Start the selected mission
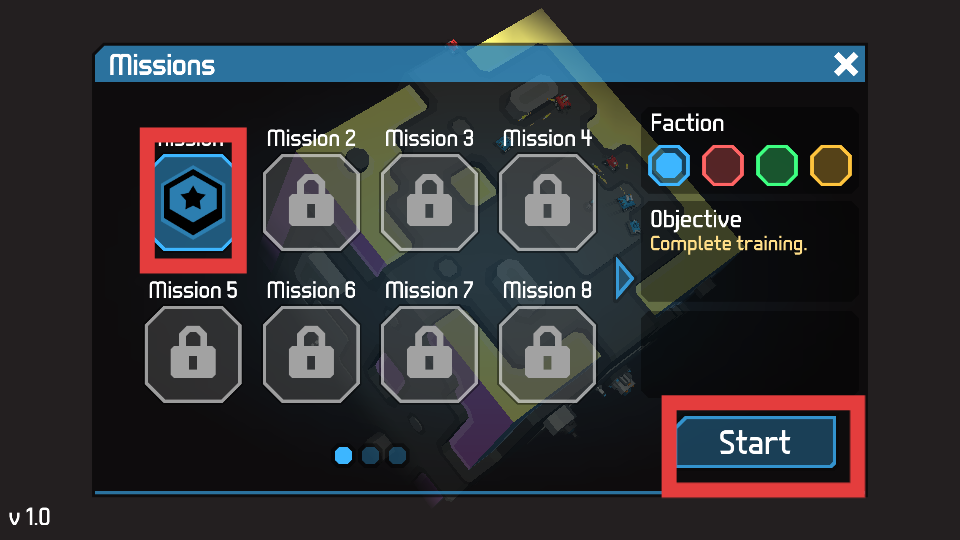960x540 pixels. (x=755, y=443)
